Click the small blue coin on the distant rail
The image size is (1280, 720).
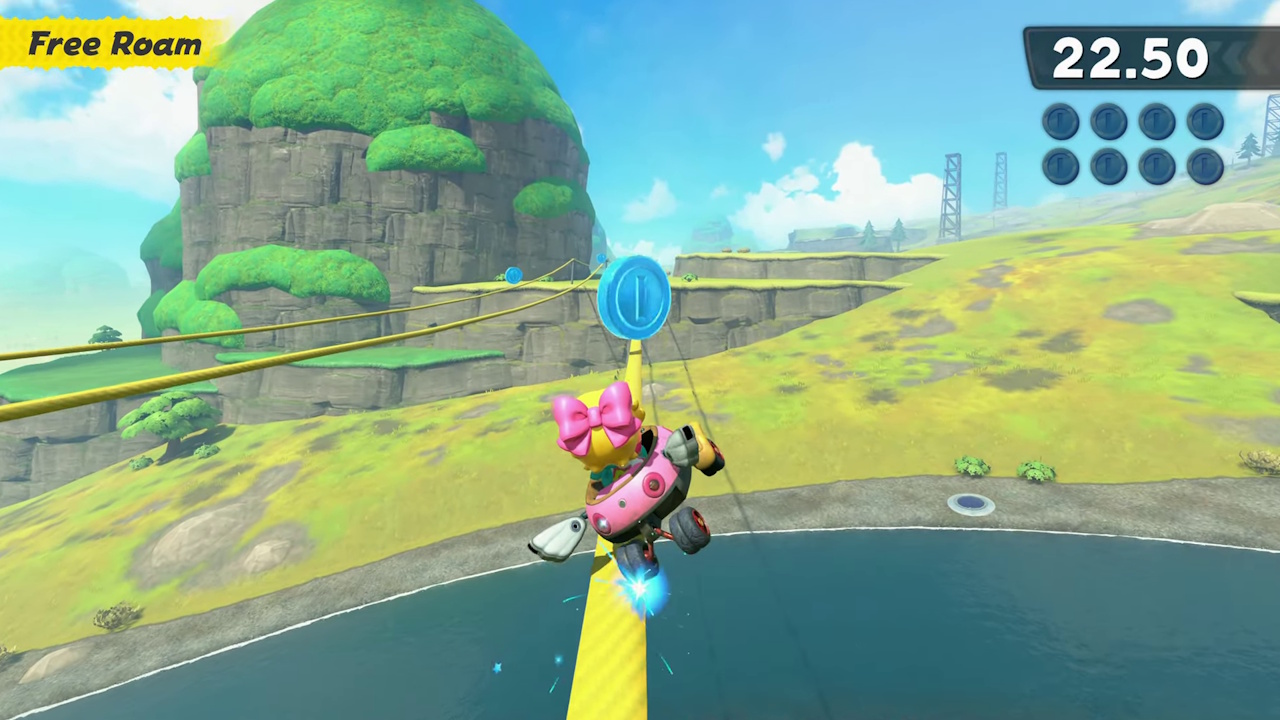(512, 276)
